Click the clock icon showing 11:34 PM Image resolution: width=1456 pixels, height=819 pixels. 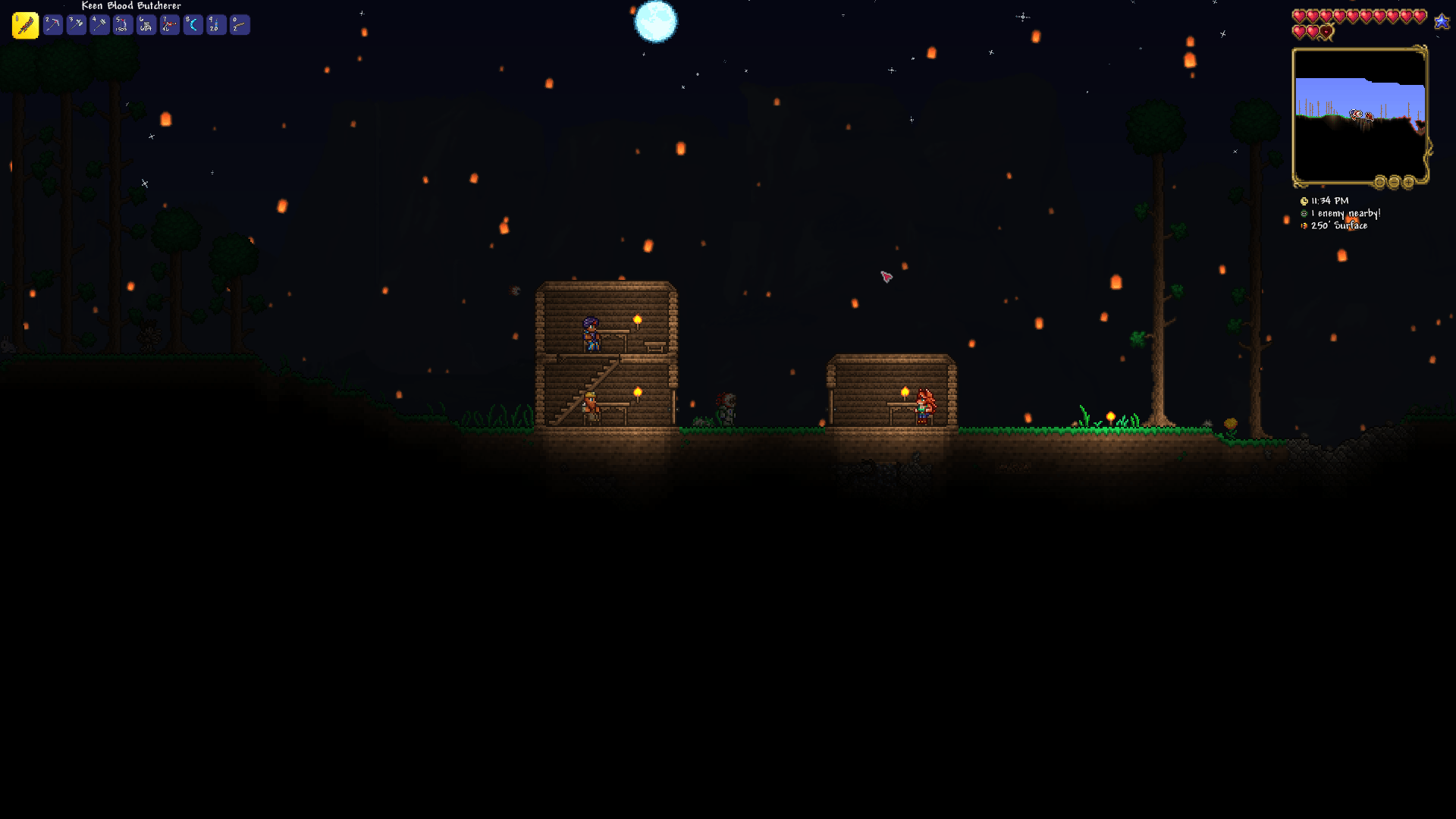point(1304,201)
